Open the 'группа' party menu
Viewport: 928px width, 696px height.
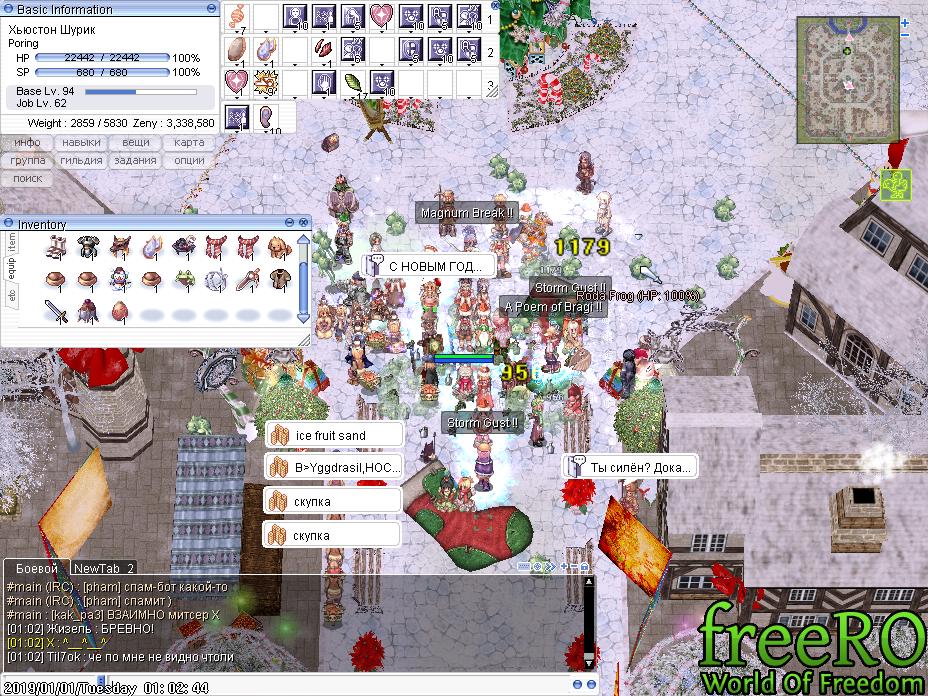28,161
